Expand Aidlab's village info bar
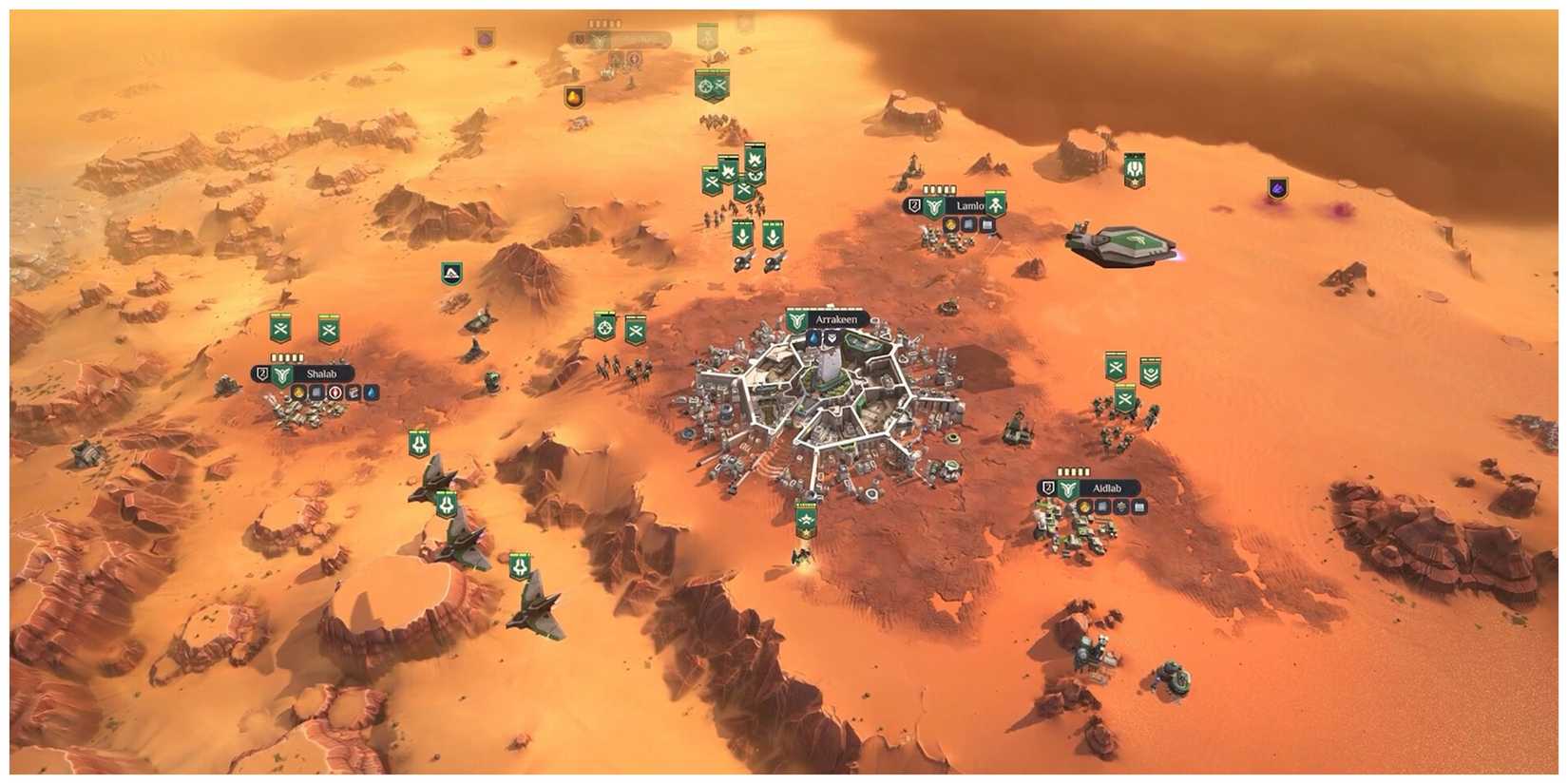1568x784 pixels. (1107, 488)
